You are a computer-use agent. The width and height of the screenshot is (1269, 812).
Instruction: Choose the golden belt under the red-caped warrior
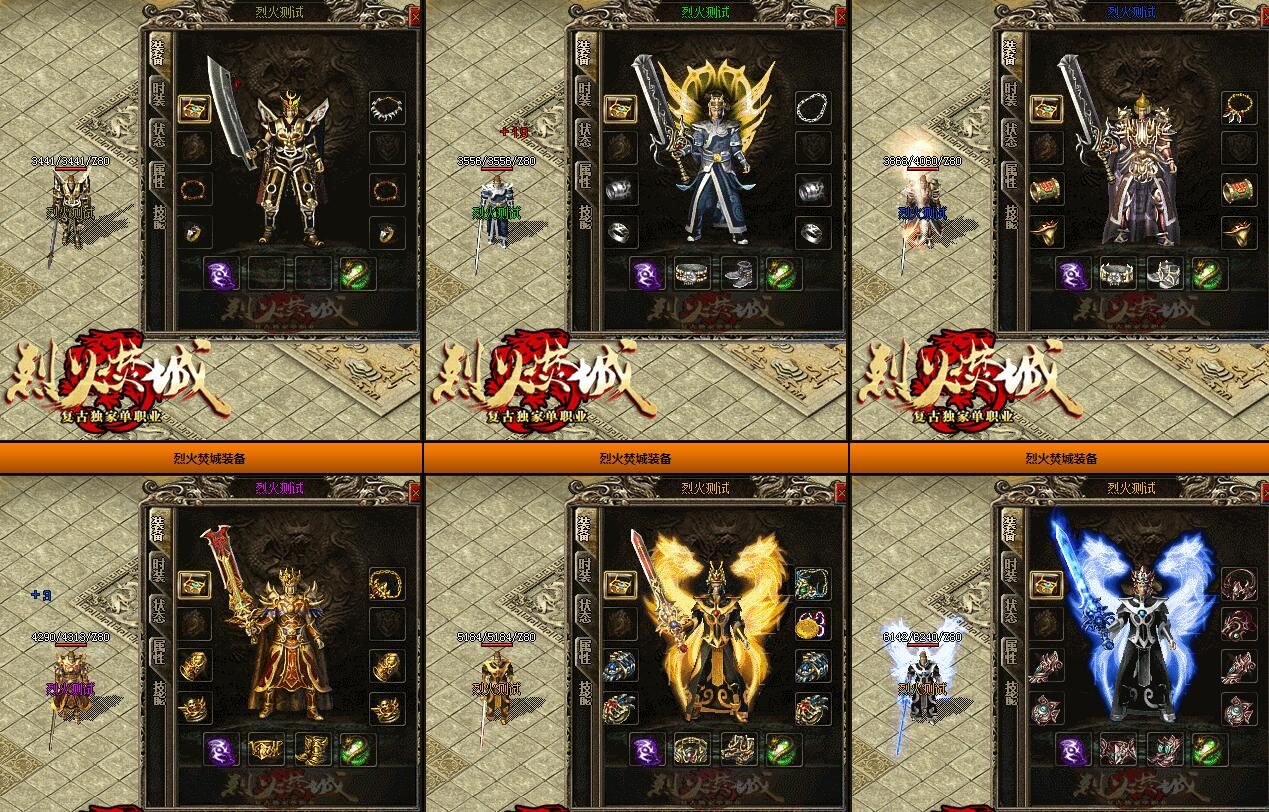click(x=266, y=749)
